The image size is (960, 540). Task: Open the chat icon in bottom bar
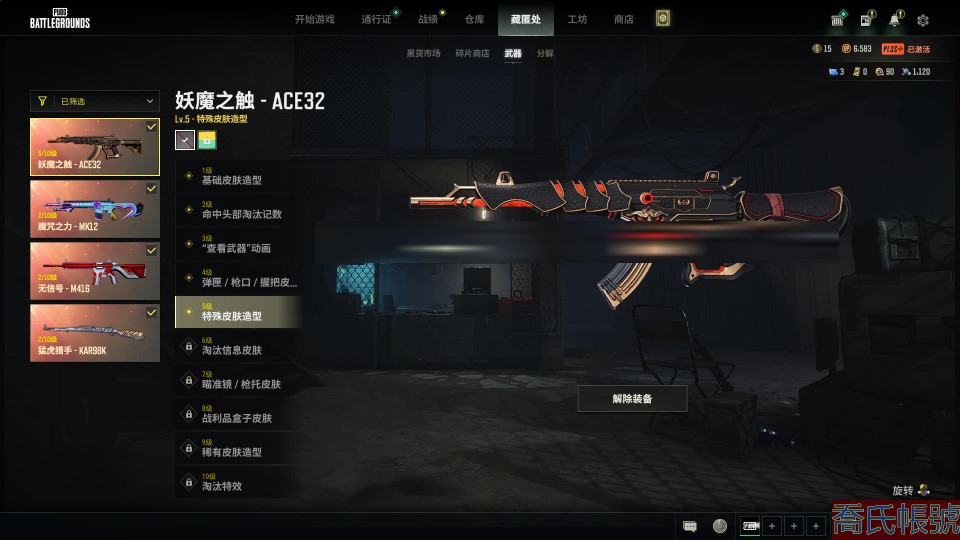tap(689, 526)
